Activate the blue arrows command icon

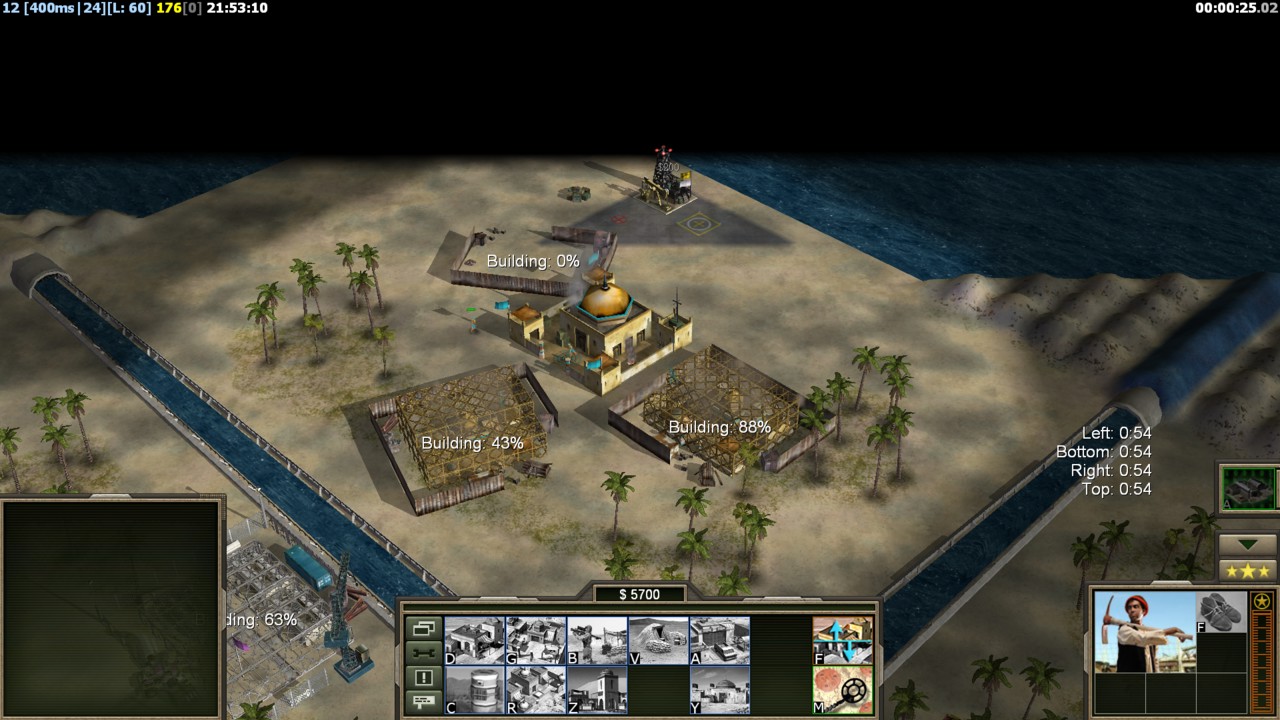(843, 640)
